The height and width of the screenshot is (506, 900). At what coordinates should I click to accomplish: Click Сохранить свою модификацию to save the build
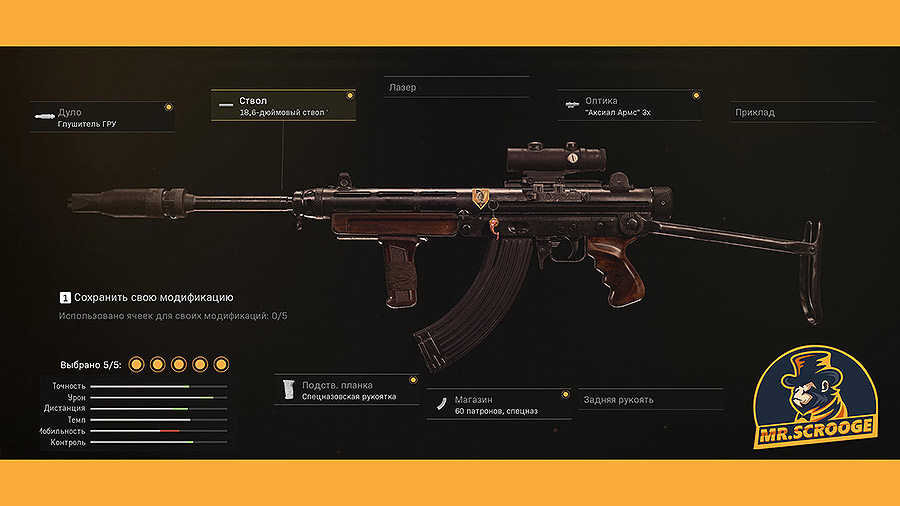point(153,298)
